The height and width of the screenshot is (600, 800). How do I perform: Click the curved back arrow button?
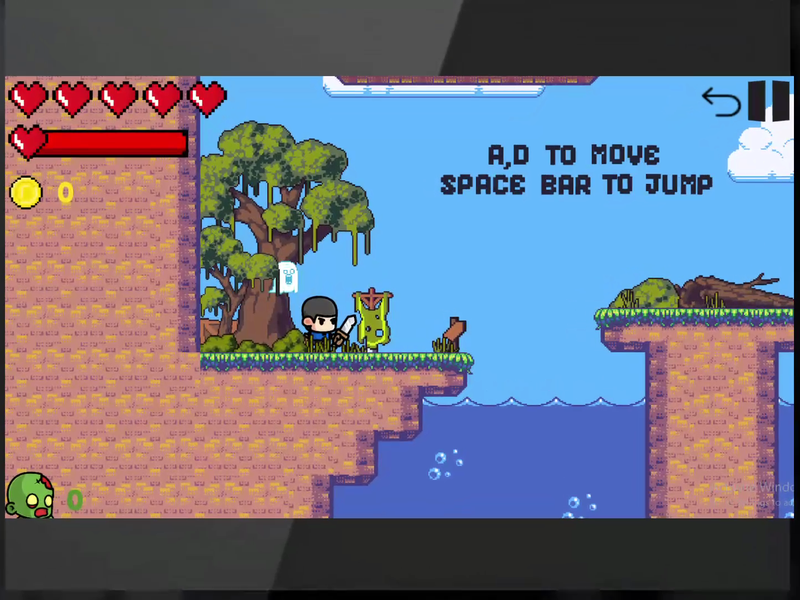(x=721, y=102)
